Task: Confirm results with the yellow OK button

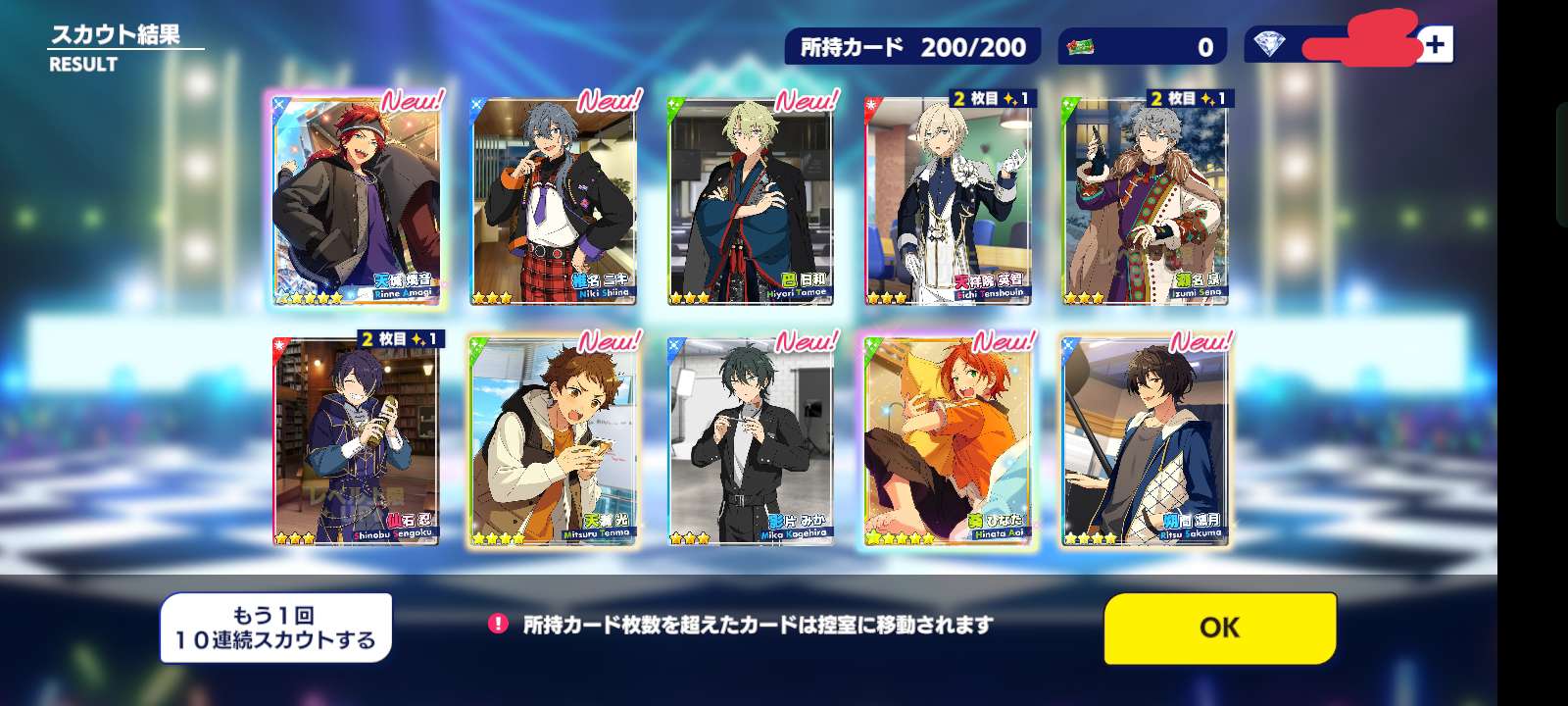Action: (1220, 628)
